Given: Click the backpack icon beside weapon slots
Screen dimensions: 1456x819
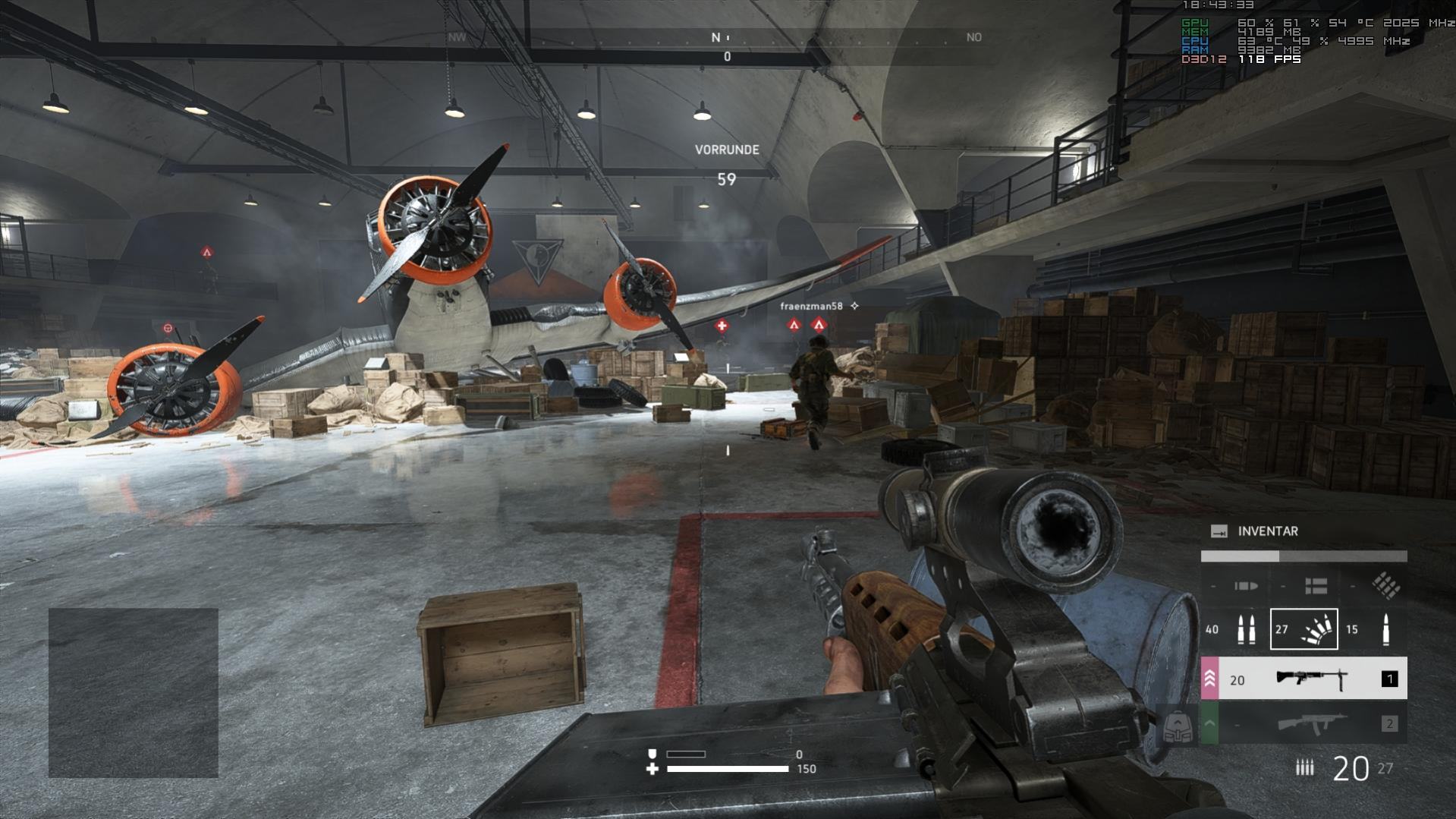Looking at the screenshot, I should click(1177, 726).
